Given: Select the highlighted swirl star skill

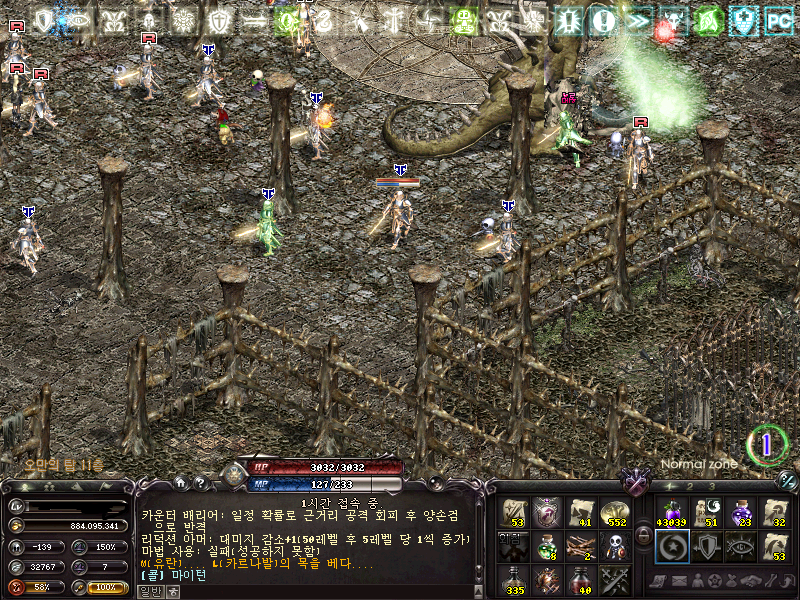Looking at the screenshot, I should coord(671,545).
